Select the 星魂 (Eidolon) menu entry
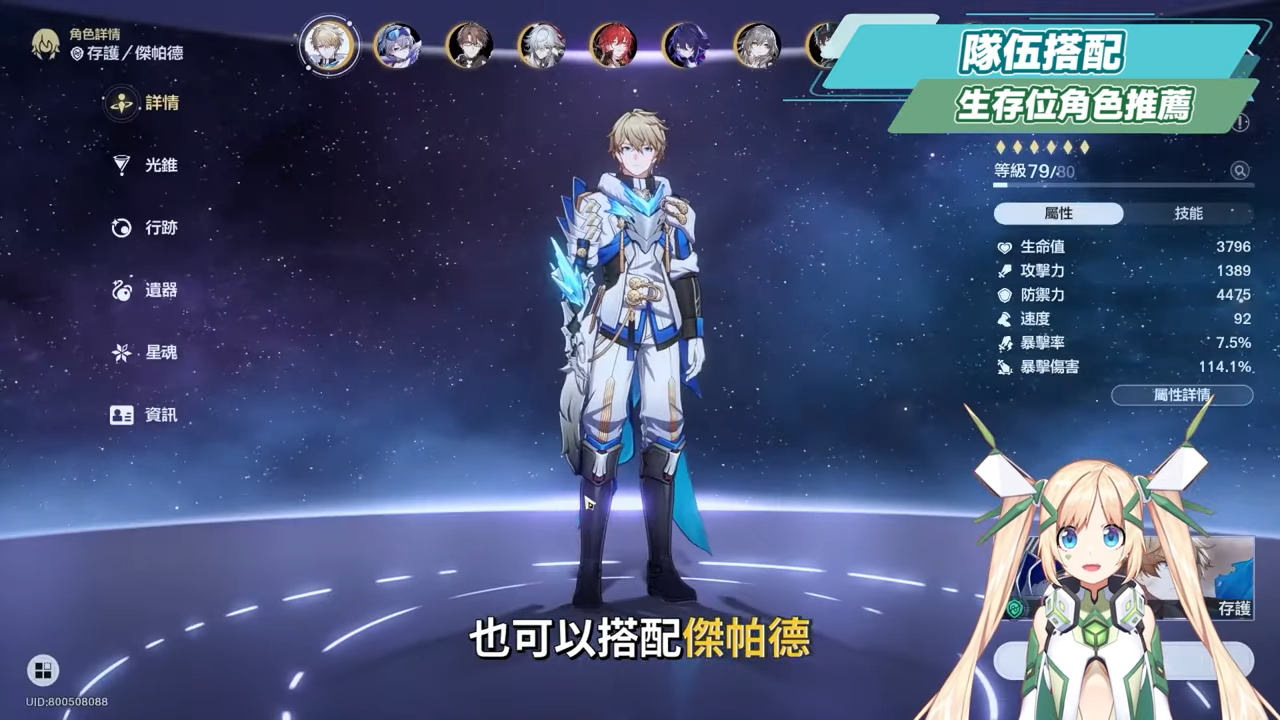The height and width of the screenshot is (720, 1280). point(145,352)
